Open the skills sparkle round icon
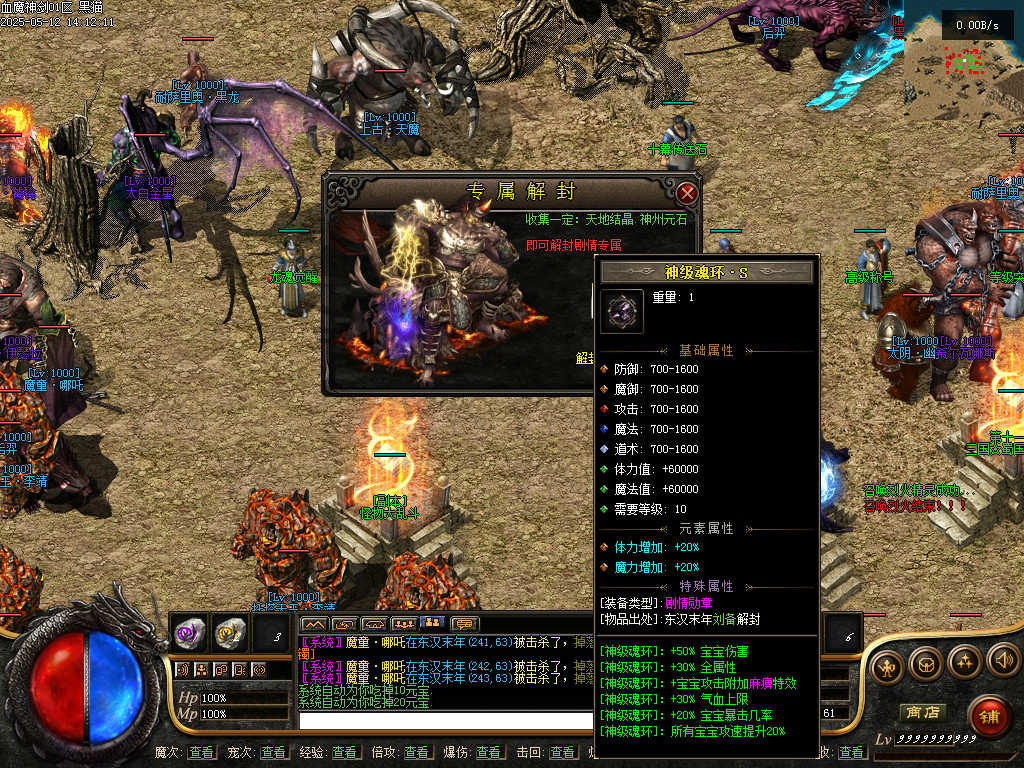 (x=964, y=660)
